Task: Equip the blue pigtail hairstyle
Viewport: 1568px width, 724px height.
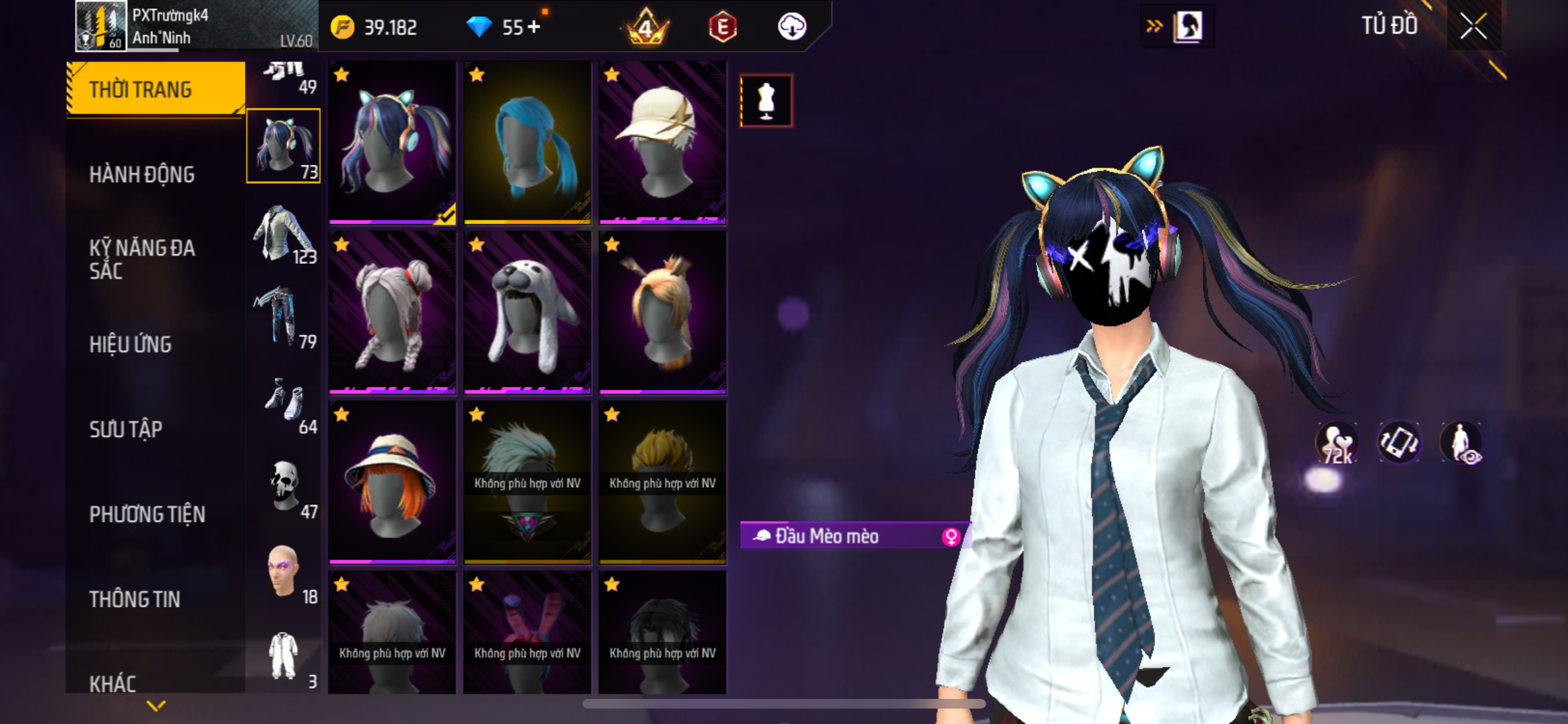Action: 527,143
